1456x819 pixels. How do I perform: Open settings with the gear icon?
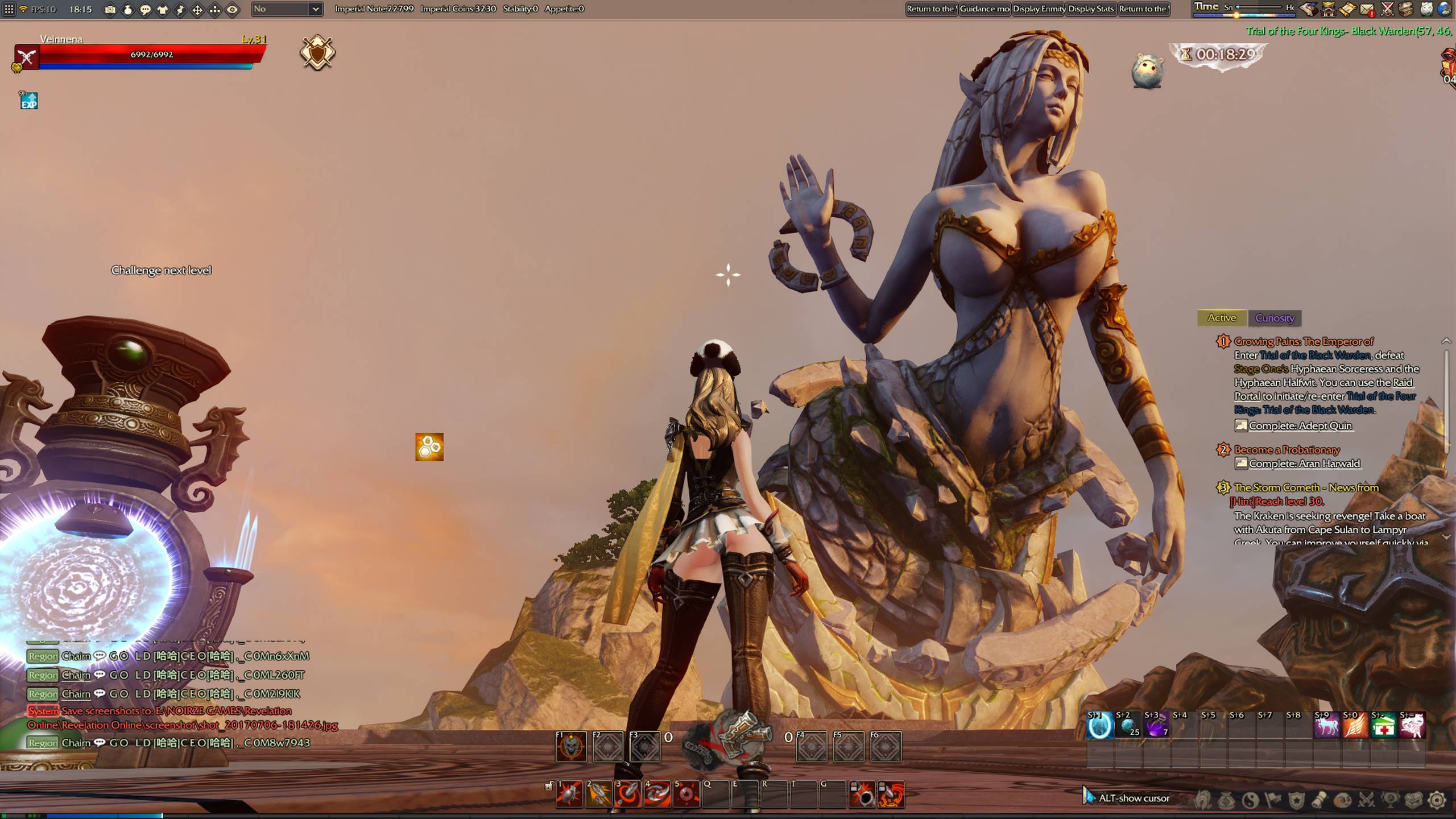1437,800
